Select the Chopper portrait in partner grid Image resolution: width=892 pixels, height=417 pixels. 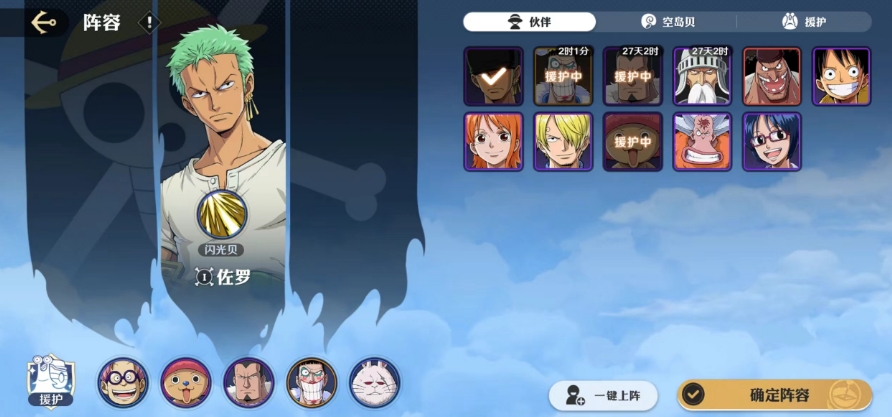pyautogui.click(x=632, y=141)
